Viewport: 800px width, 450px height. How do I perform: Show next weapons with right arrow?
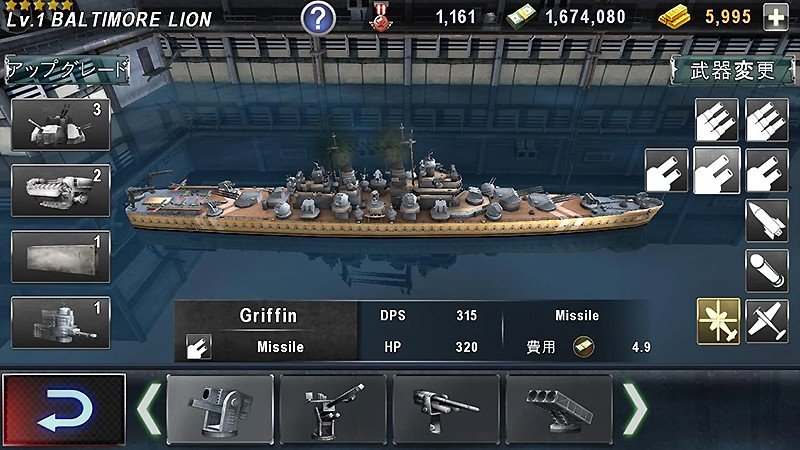point(635,407)
